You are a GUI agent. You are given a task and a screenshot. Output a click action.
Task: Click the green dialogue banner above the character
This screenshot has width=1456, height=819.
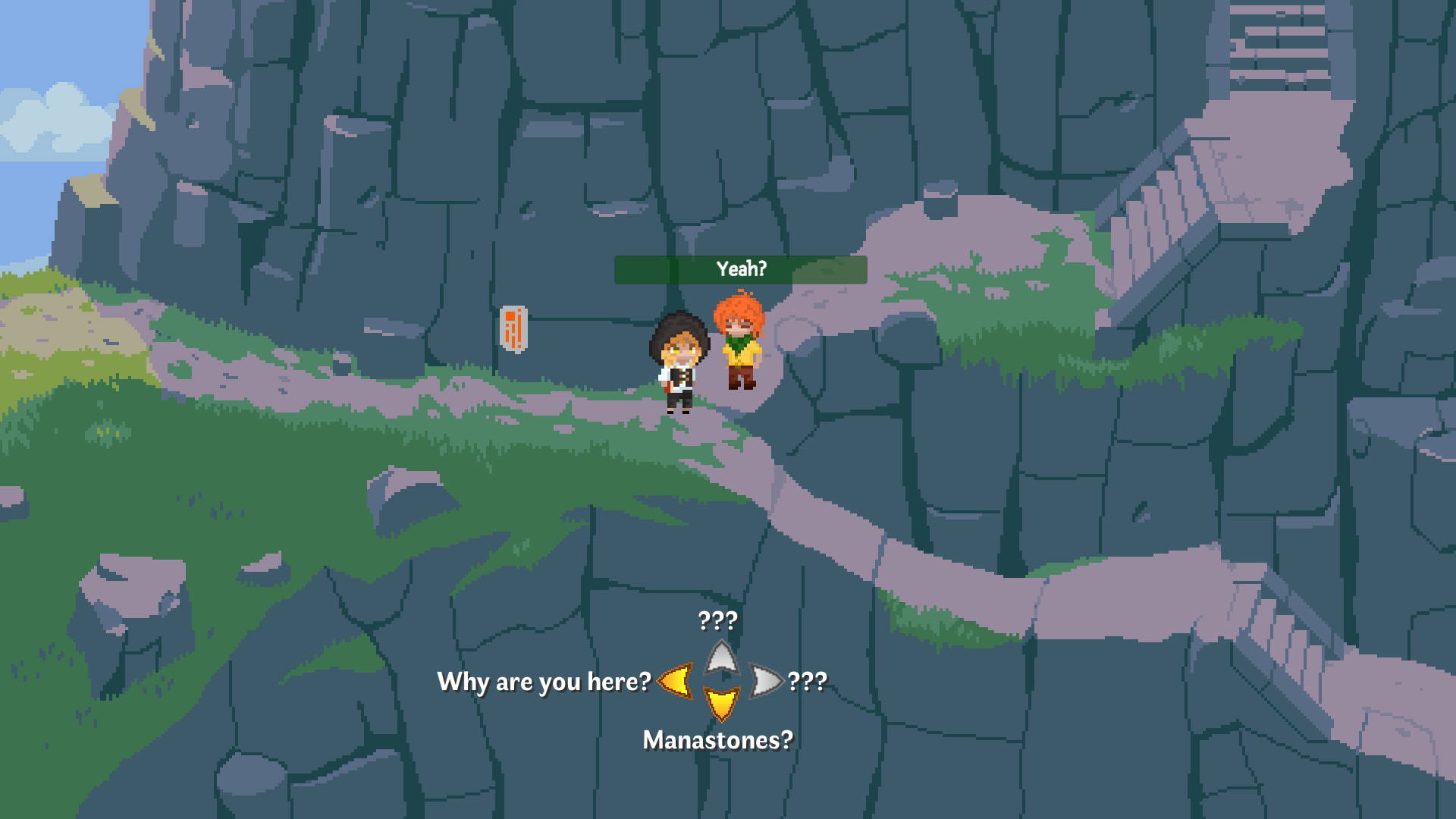point(741,269)
